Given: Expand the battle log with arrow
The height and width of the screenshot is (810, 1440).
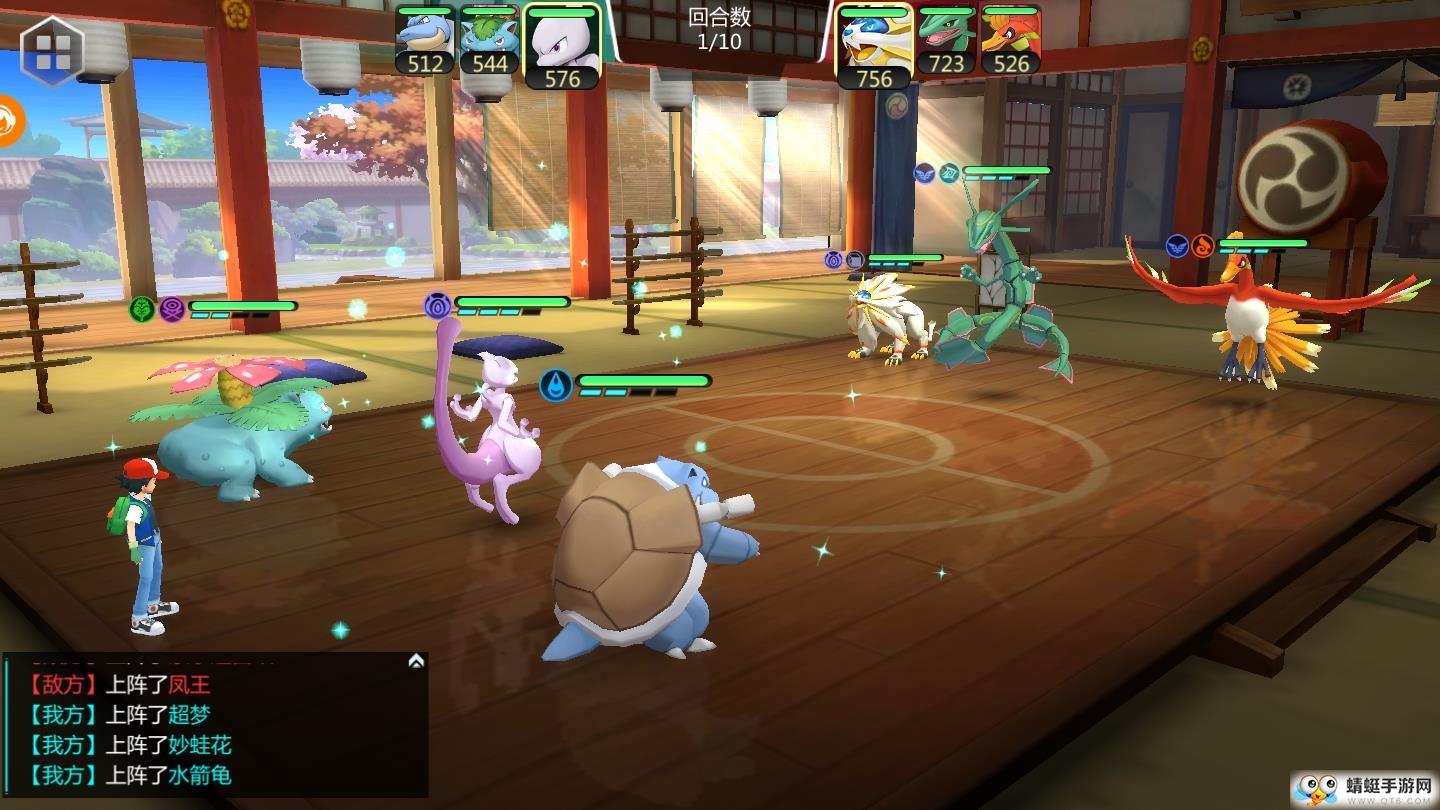Looking at the screenshot, I should [416, 661].
